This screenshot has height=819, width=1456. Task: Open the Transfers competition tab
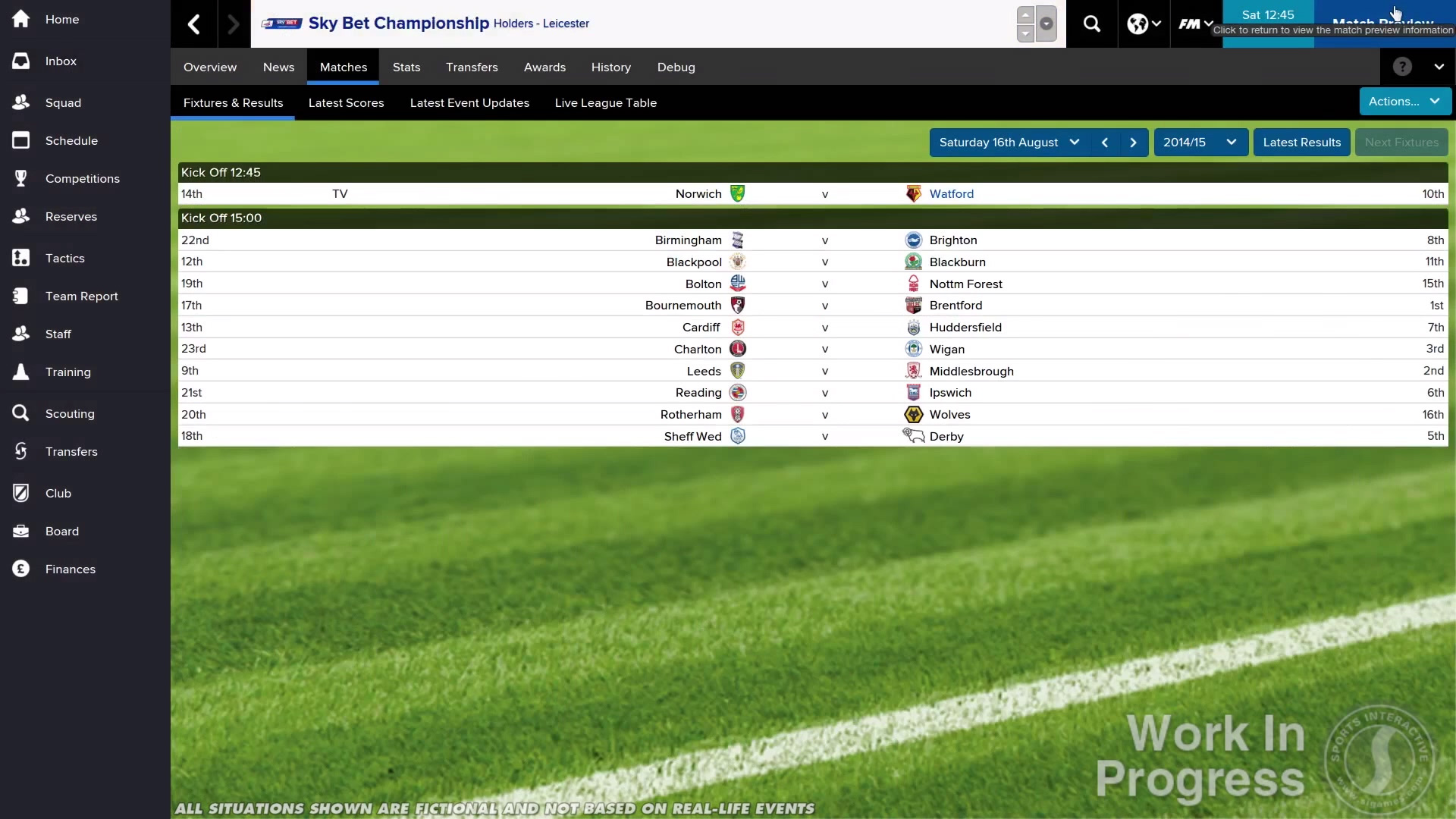pos(472,67)
